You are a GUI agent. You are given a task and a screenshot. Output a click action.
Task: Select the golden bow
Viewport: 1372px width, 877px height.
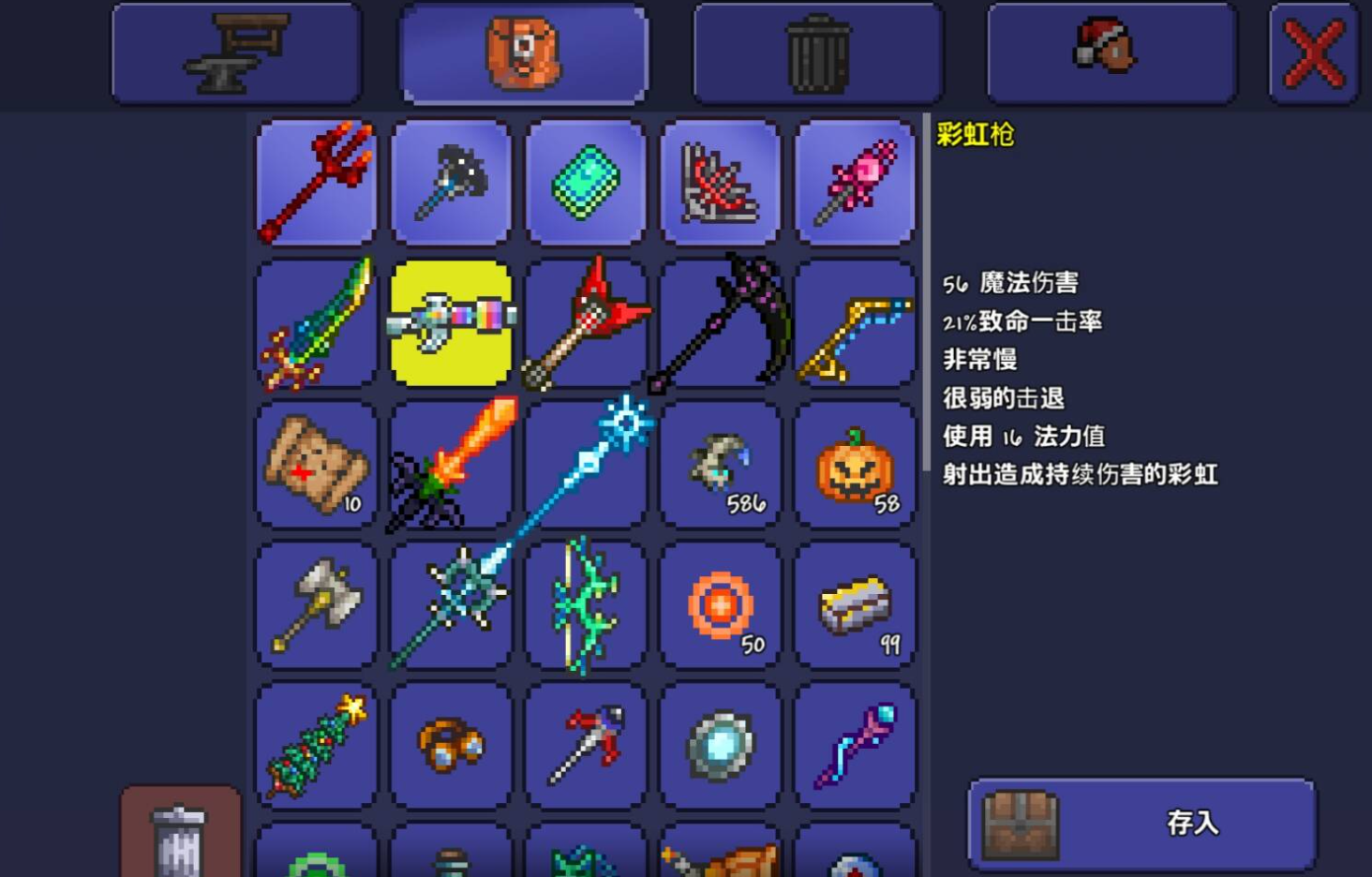pyautogui.click(x=855, y=323)
